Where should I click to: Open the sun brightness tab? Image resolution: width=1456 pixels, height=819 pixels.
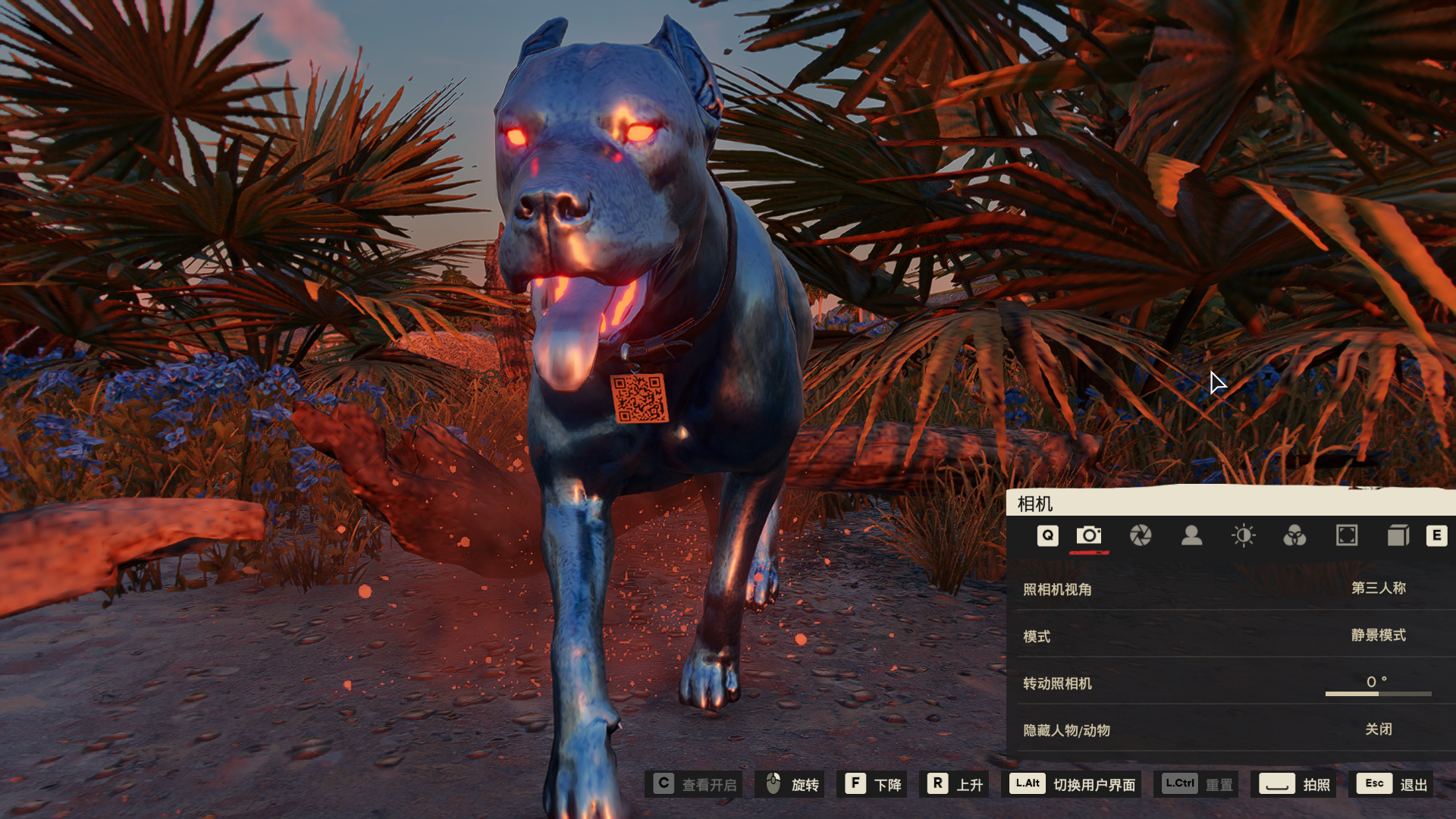pos(1244,535)
